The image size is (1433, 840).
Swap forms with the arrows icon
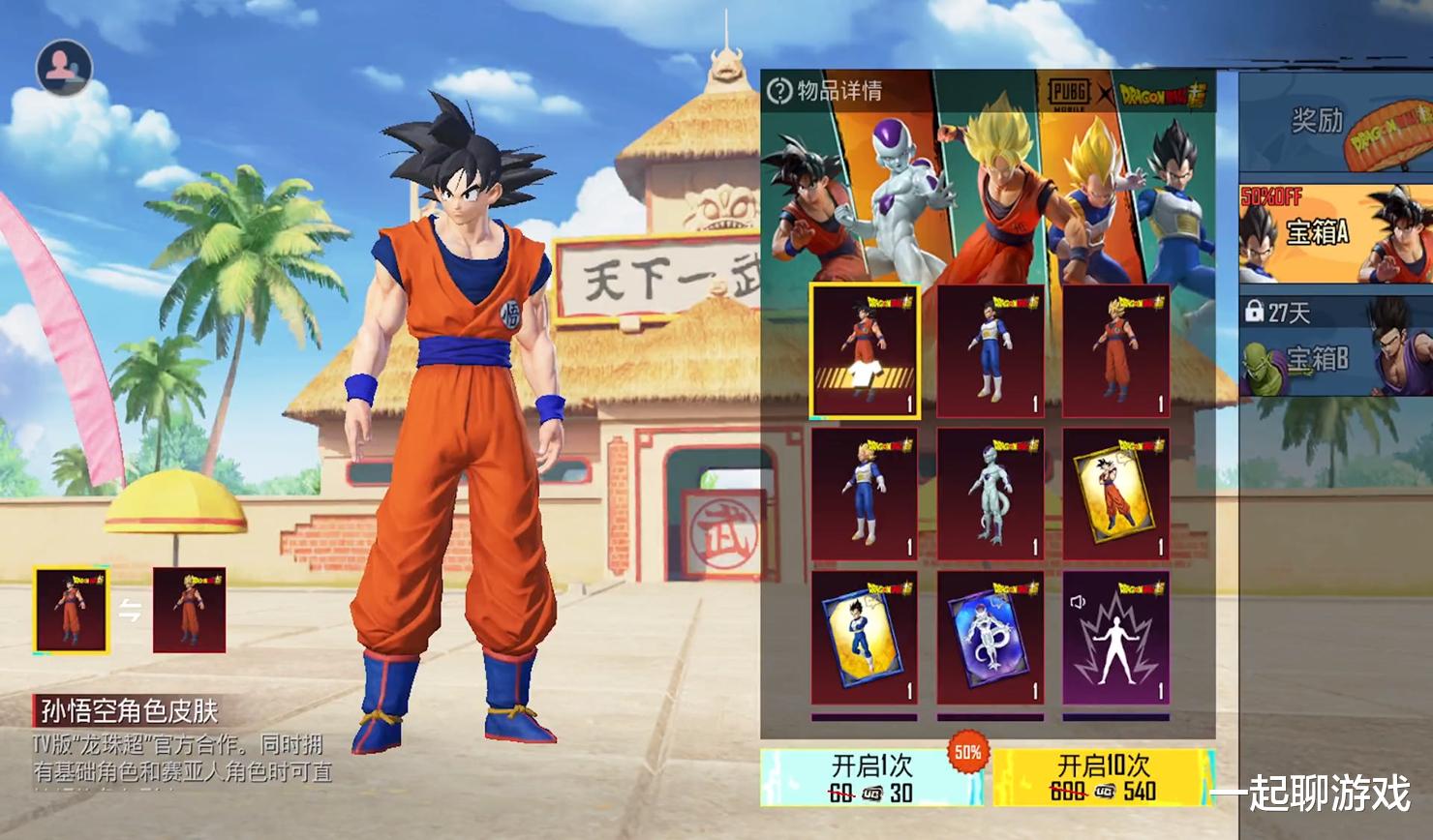click(x=130, y=610)
